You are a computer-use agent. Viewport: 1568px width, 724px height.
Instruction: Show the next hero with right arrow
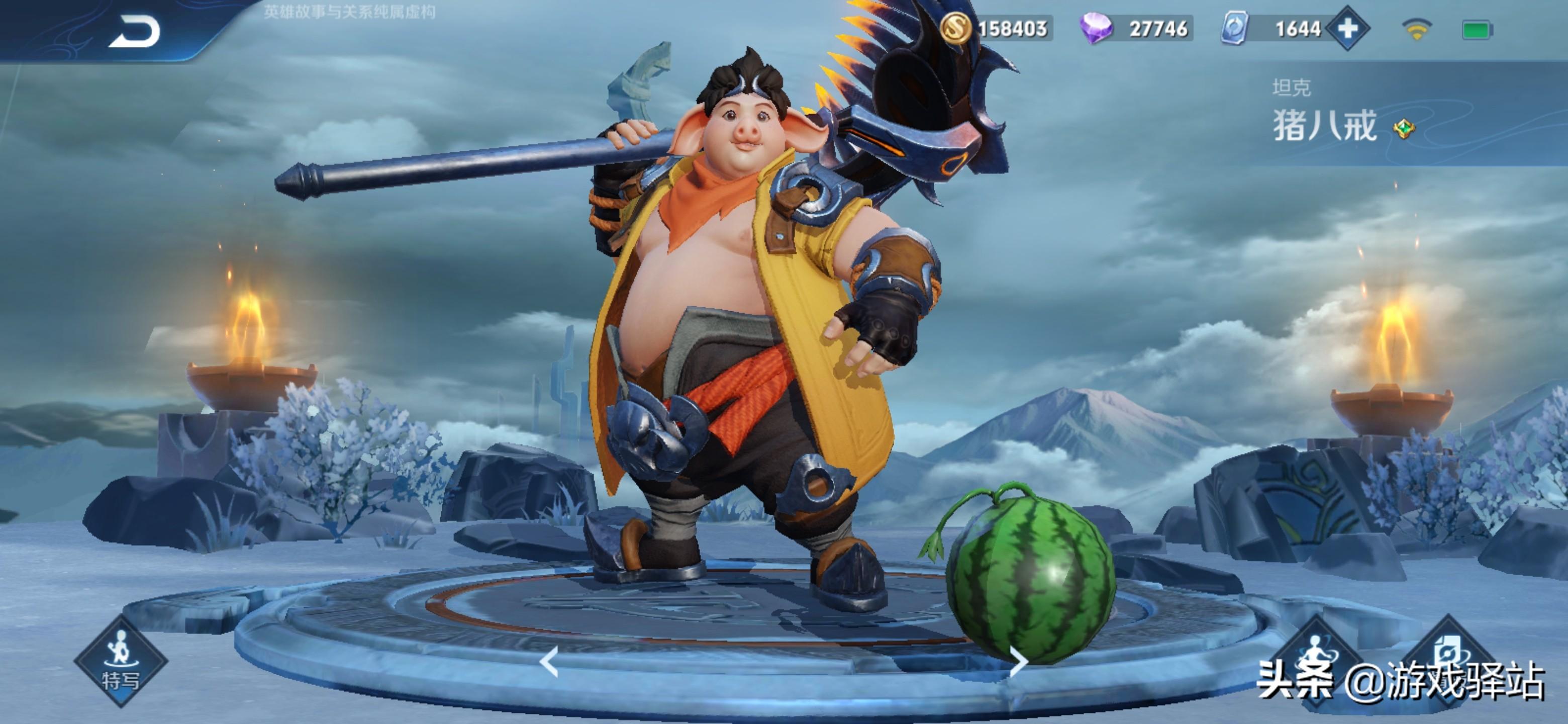point(1018,662)
